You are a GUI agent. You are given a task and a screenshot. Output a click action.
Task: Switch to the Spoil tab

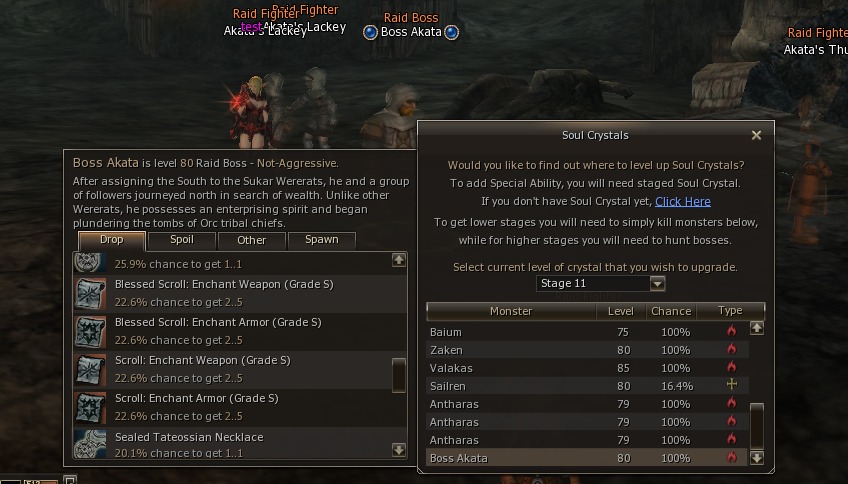[x=182, y=240]
